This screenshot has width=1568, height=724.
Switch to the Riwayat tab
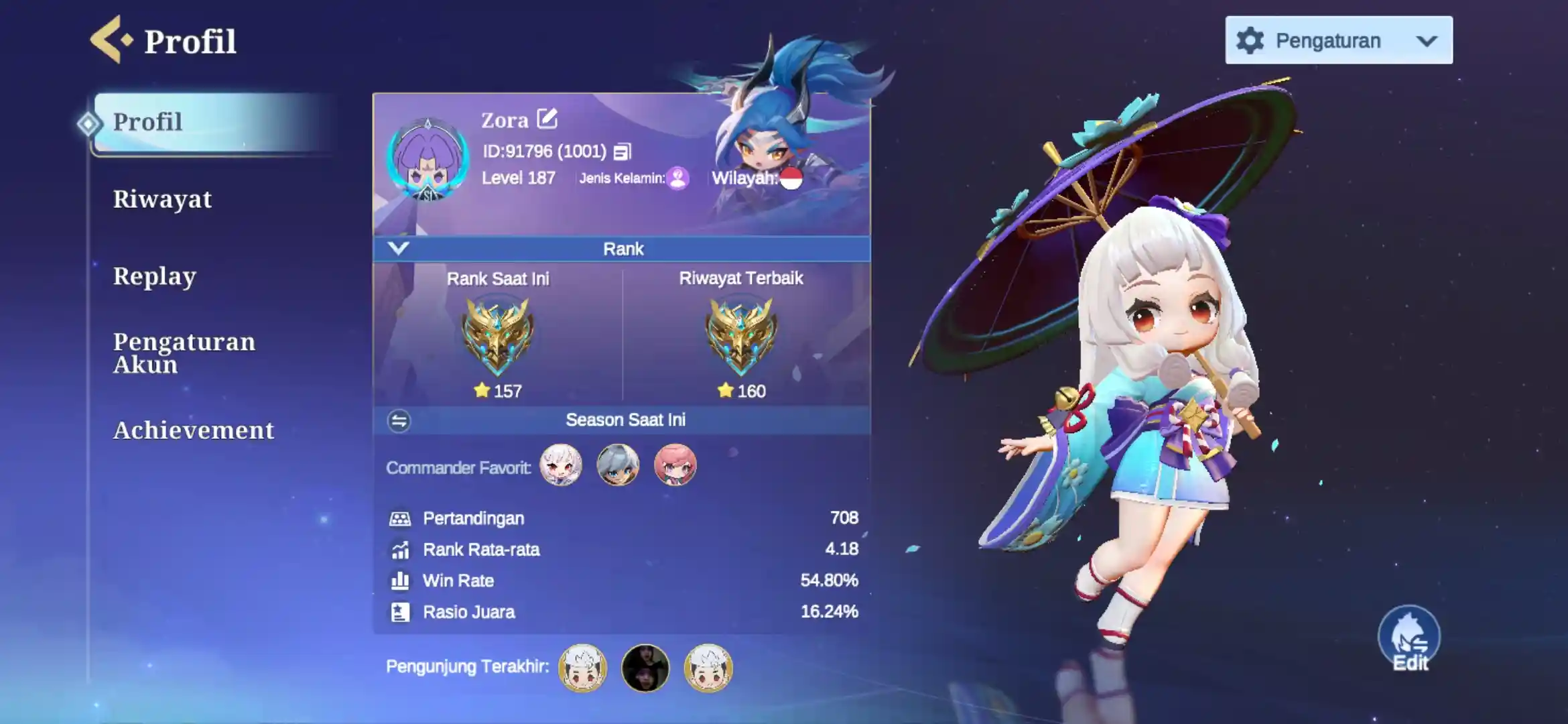(x=162, y=199)
